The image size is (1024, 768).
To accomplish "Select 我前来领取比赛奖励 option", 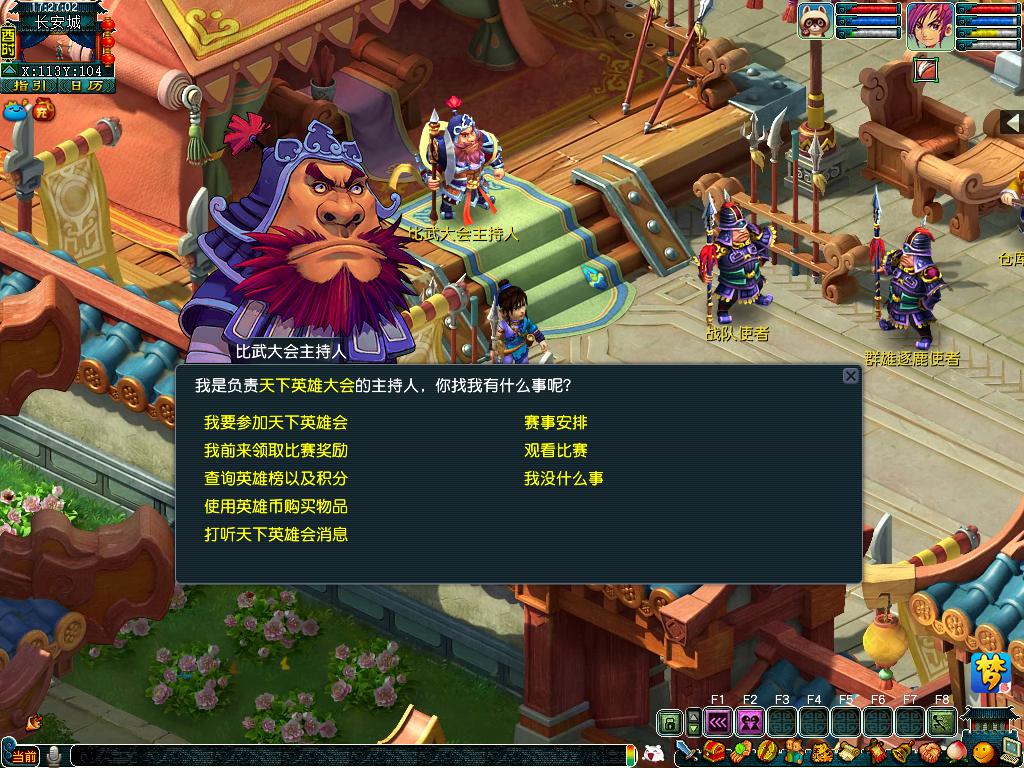I will click(x=275, y=451).
